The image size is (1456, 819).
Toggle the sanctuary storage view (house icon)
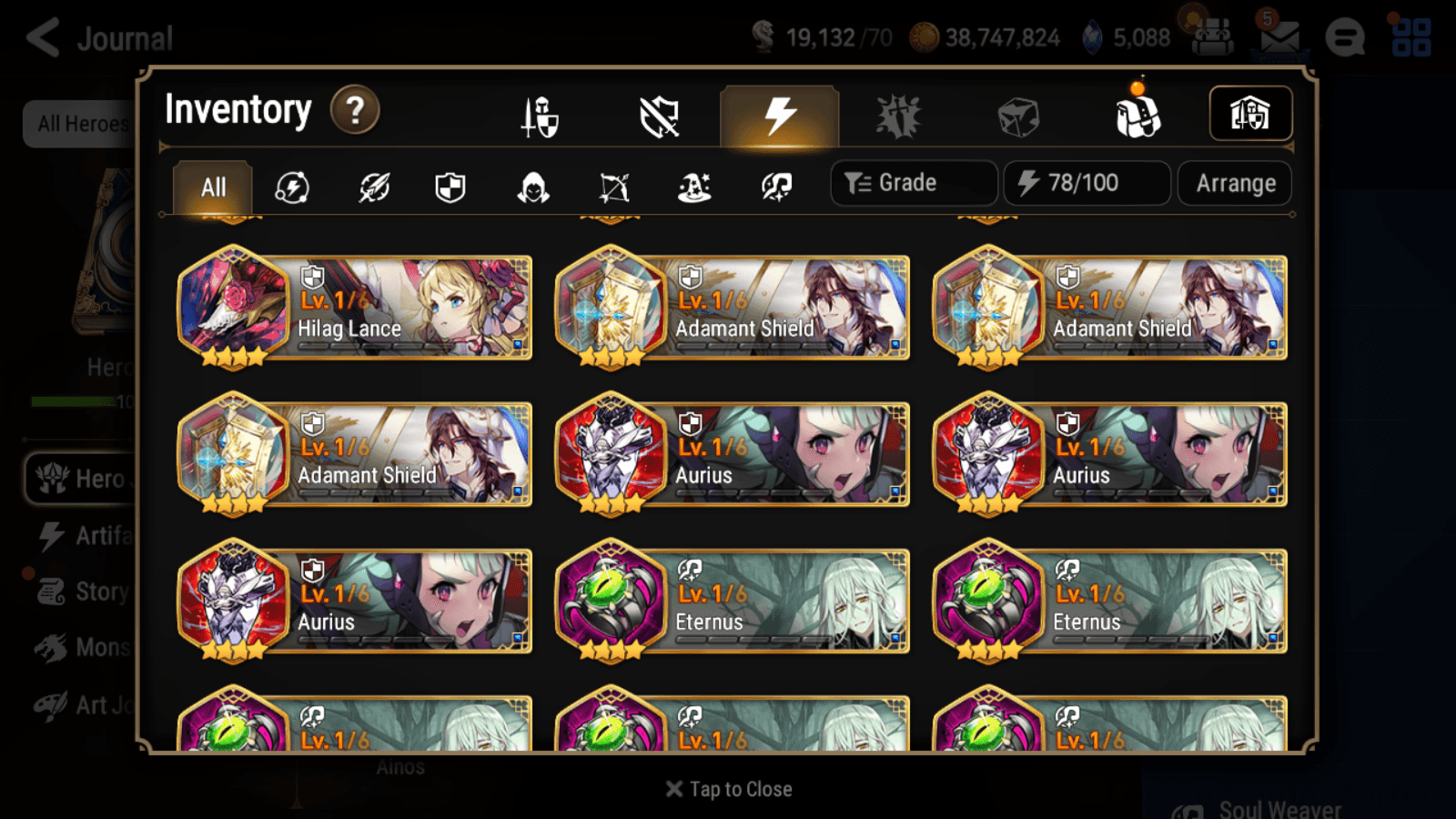1251,113
